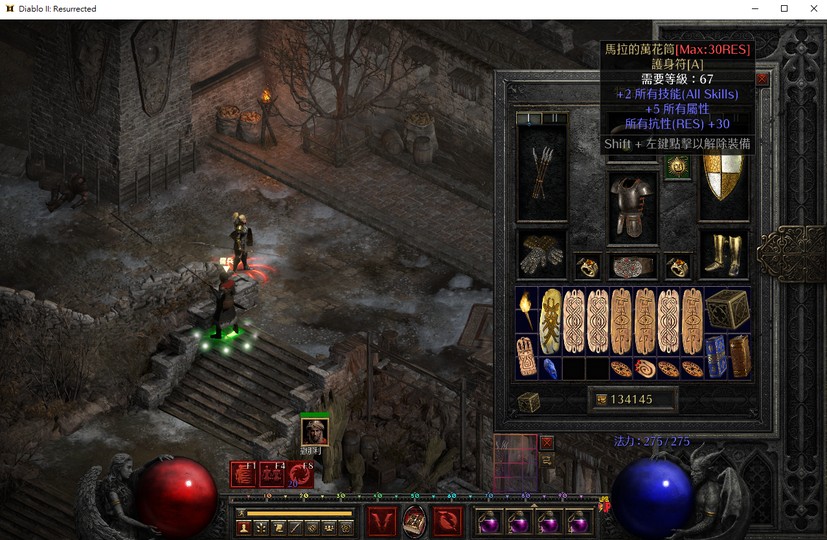Select the equipped amulet slot
The width and height of the screenshot is (827, 540).
(x=677, y=168)
